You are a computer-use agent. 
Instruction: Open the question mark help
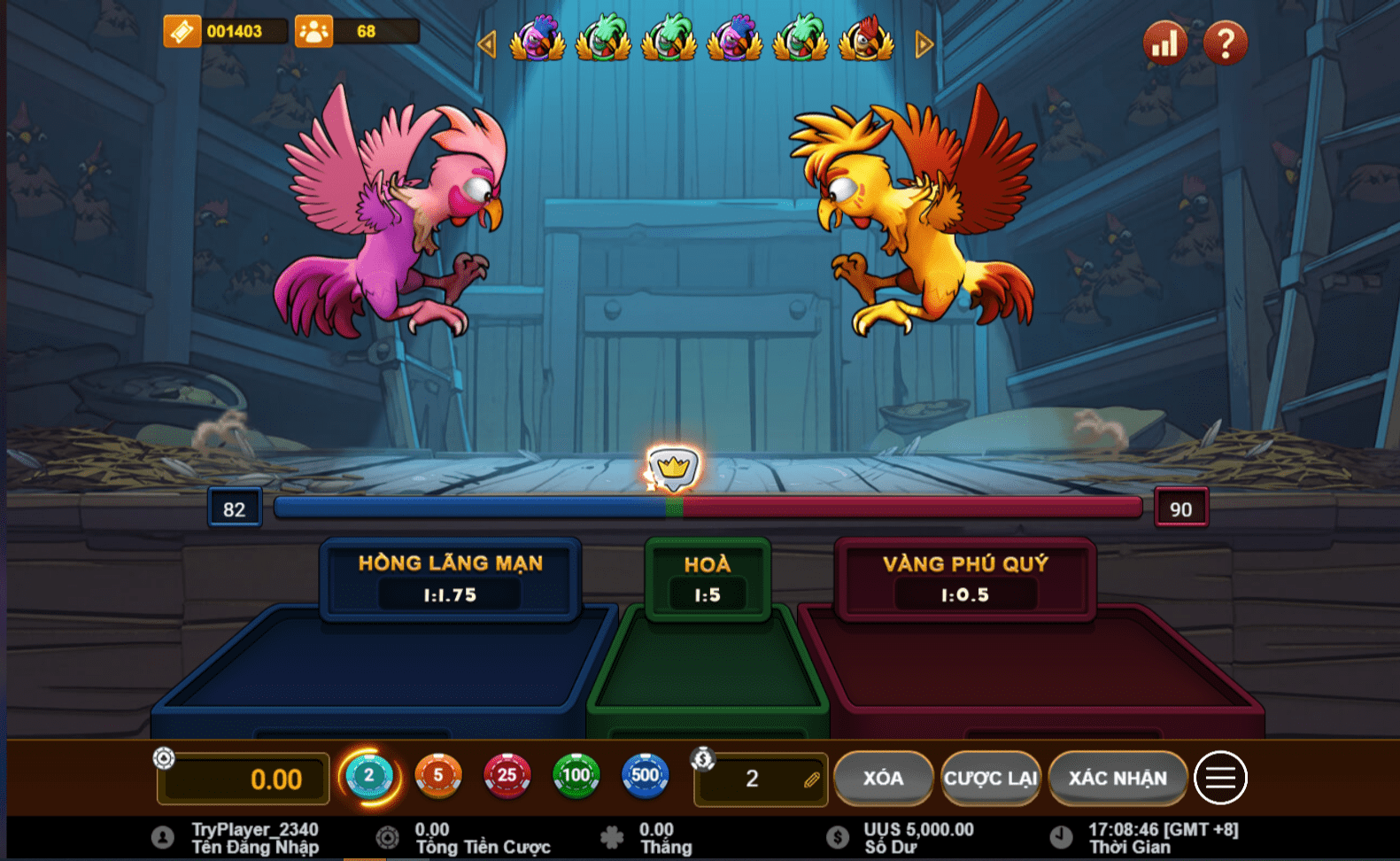coord(1226,43)
